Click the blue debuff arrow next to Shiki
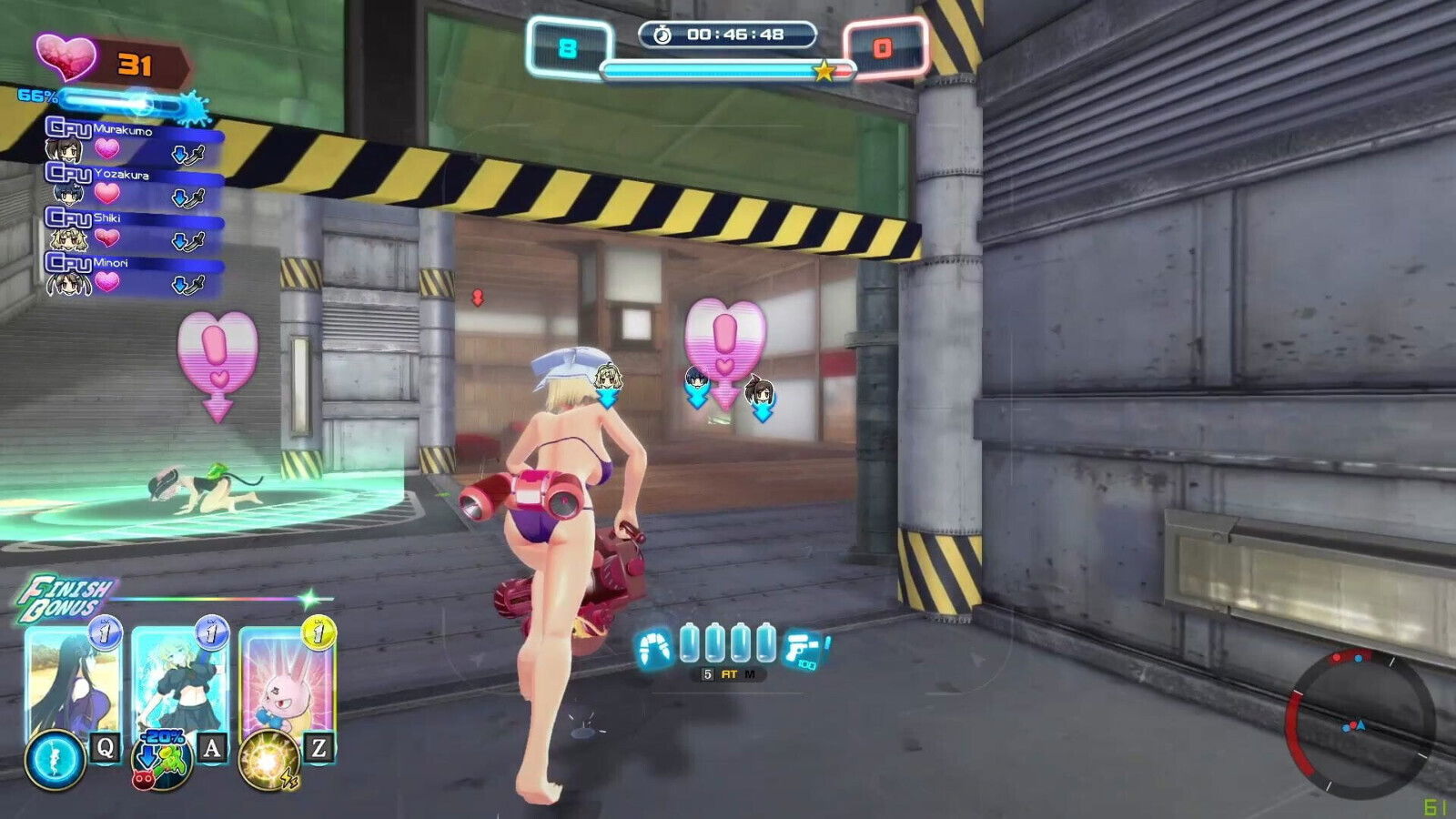This screenshot has height=819, width=1456. click(180, 239)
